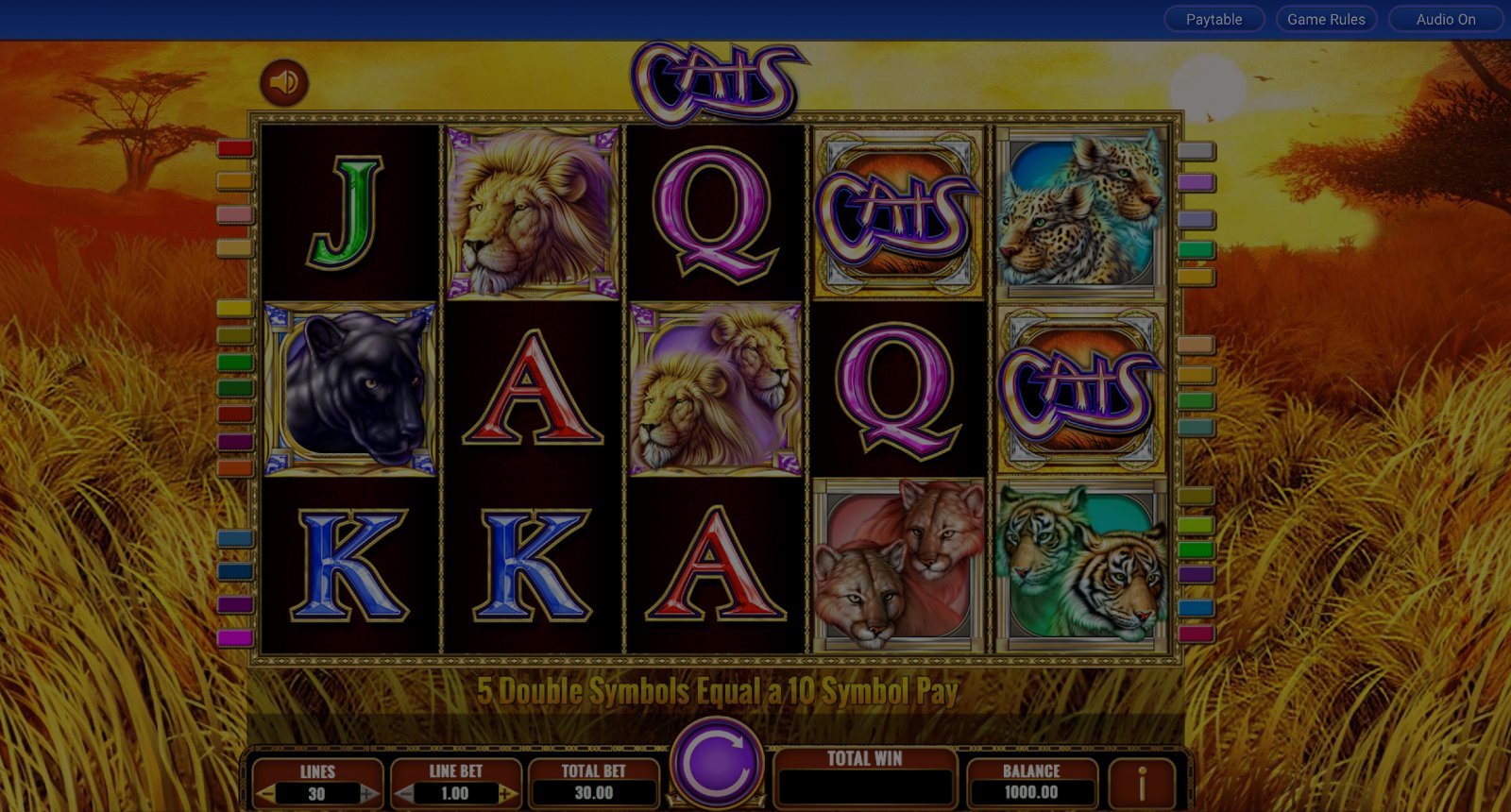Increase the number of lines

point(368,794)
